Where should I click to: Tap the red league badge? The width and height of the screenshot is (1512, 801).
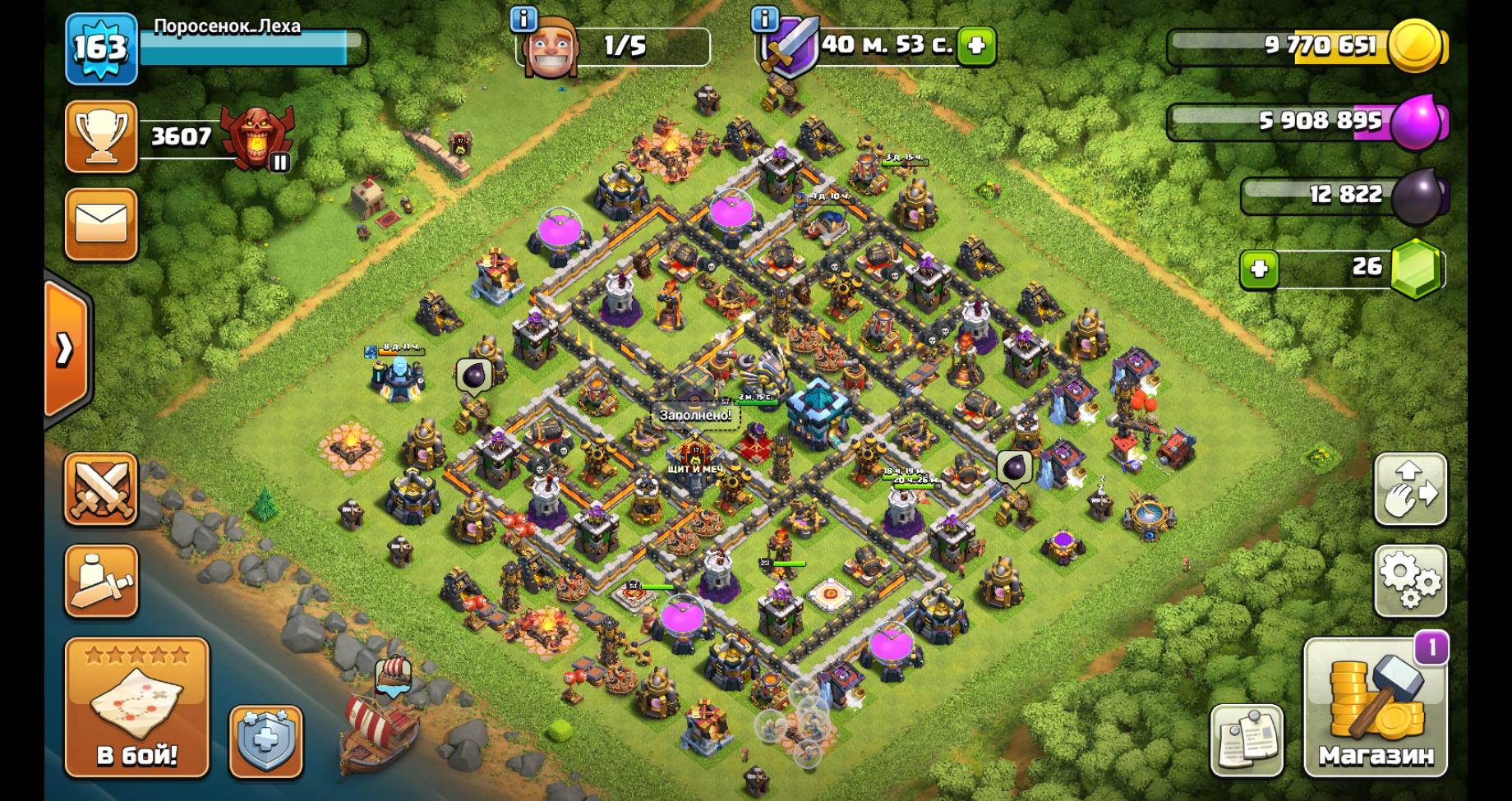(x=256, y=138)
